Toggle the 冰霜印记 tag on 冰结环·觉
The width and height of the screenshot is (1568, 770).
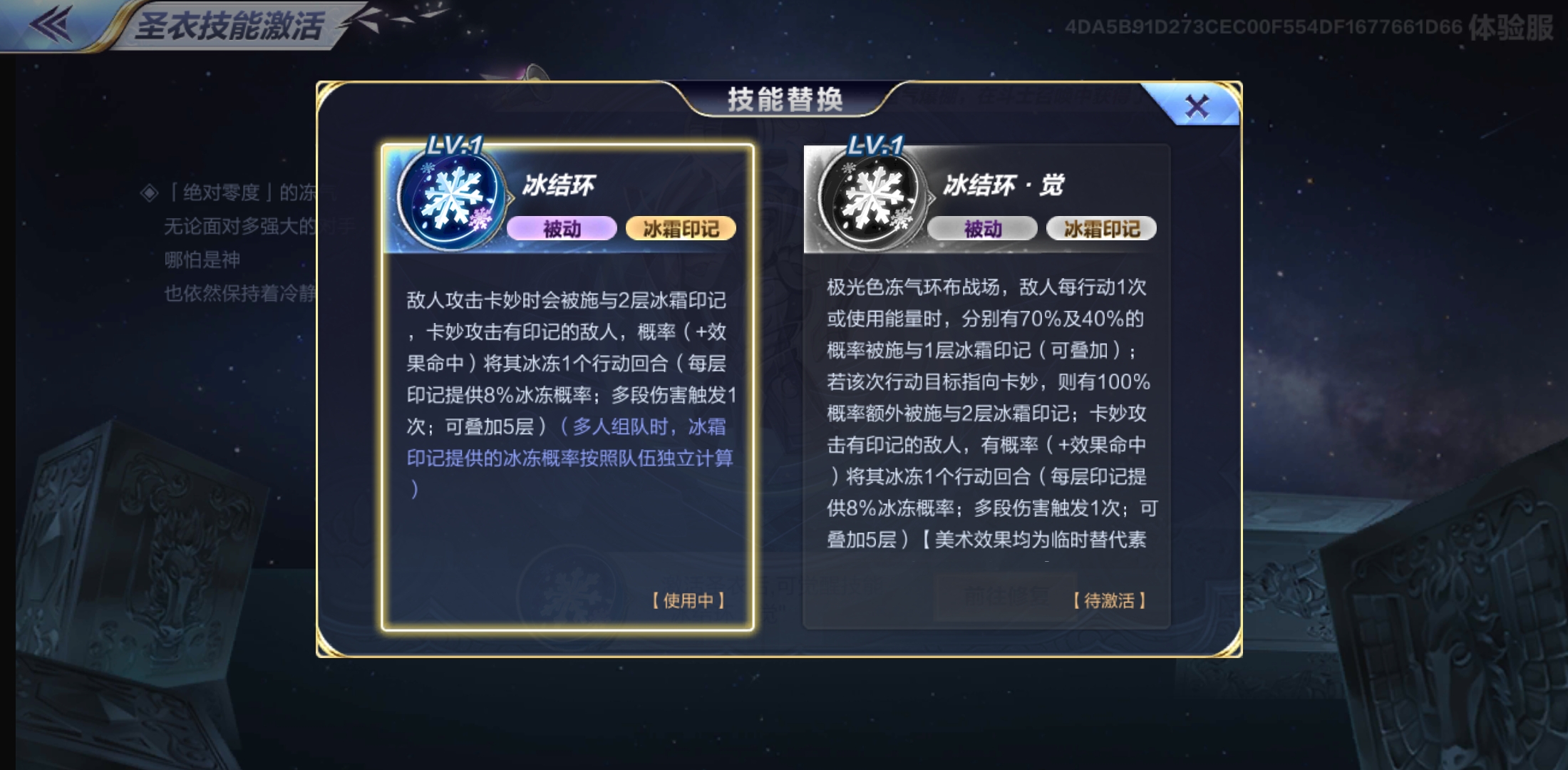tap(1100, 228)
